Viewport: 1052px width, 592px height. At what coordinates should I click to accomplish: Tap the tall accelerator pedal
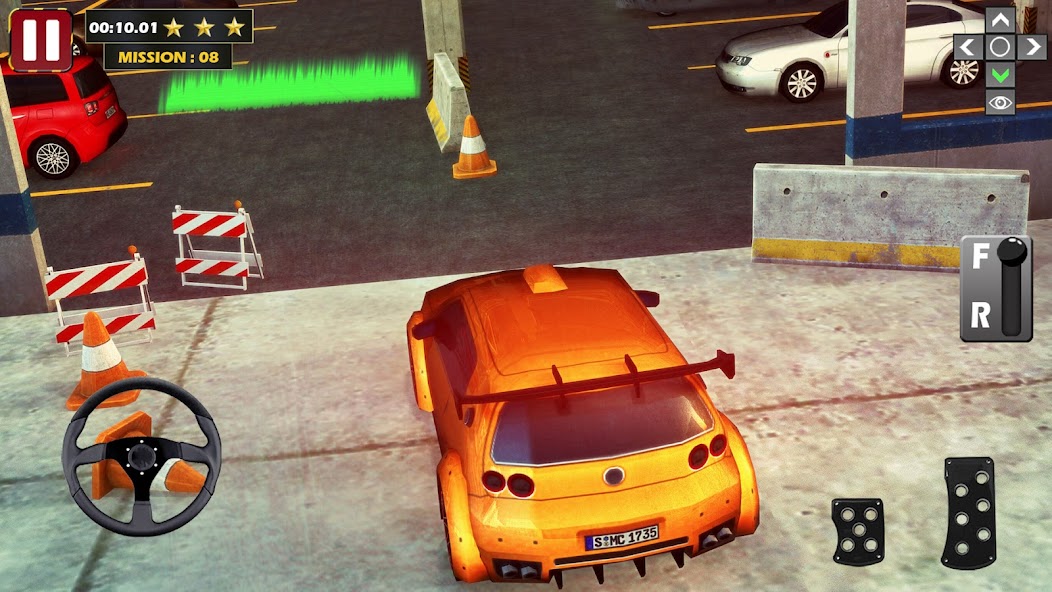pos(969,513)
